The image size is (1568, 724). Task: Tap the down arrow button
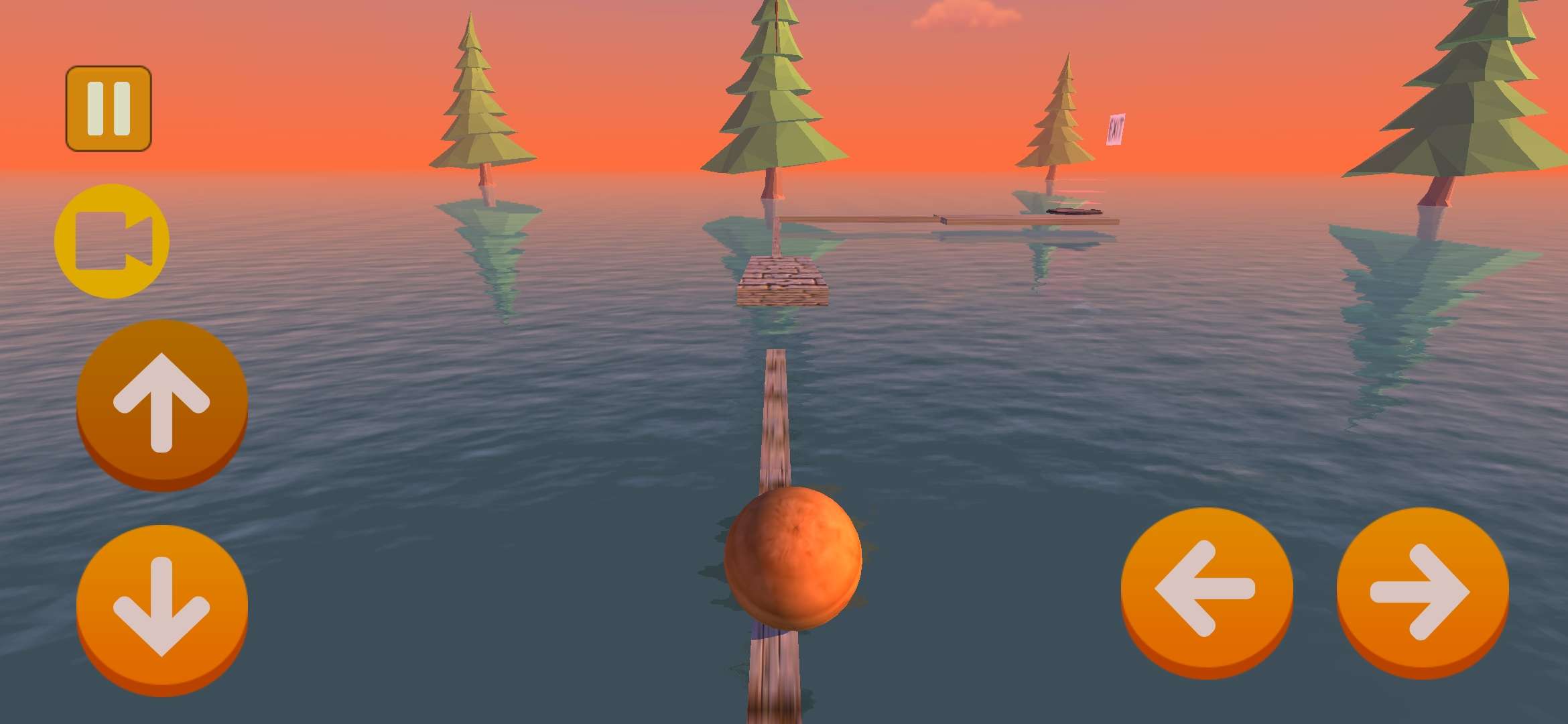click(162, 607)
